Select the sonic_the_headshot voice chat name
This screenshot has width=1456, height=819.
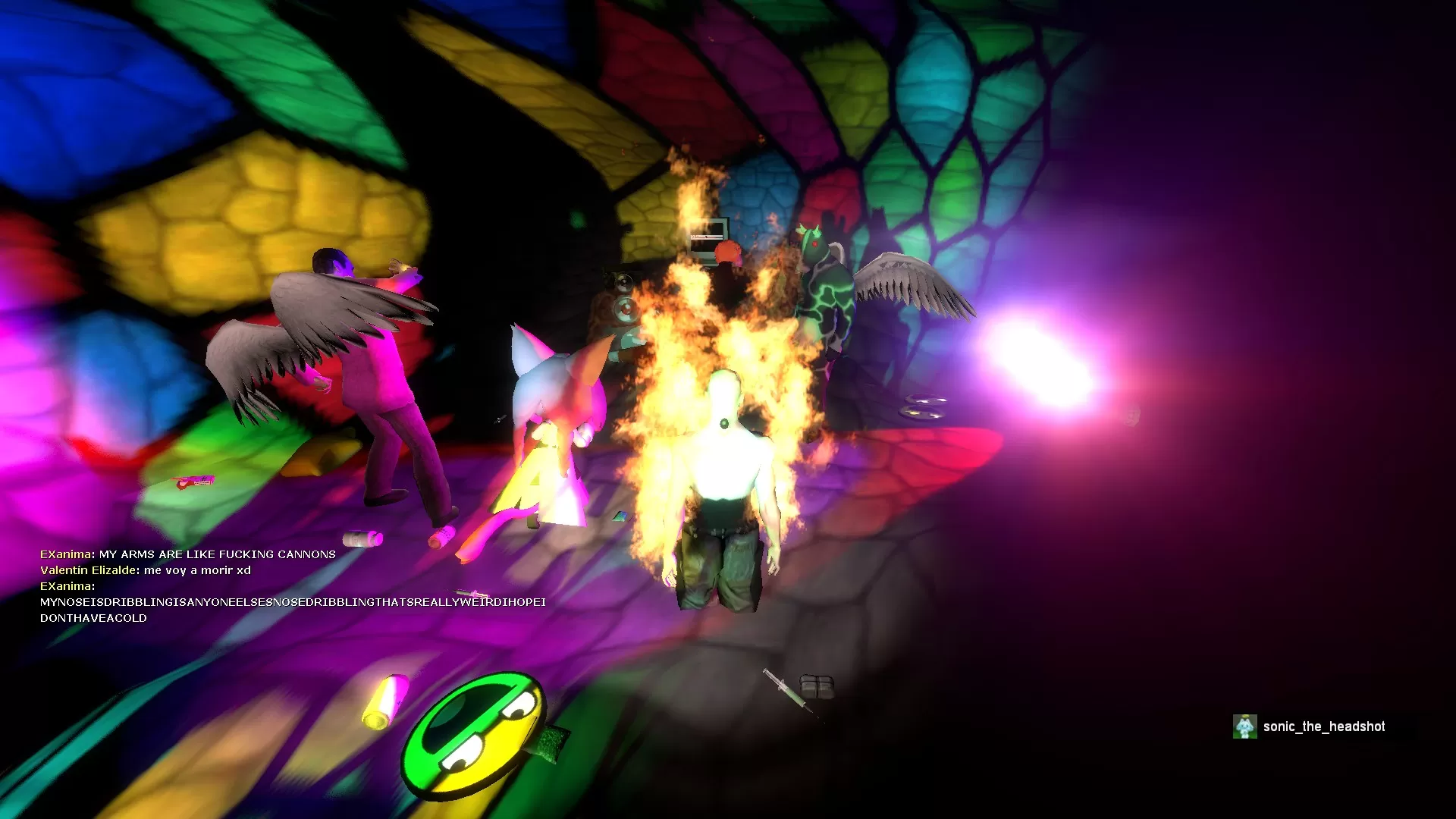click(x=1324, y=726)
